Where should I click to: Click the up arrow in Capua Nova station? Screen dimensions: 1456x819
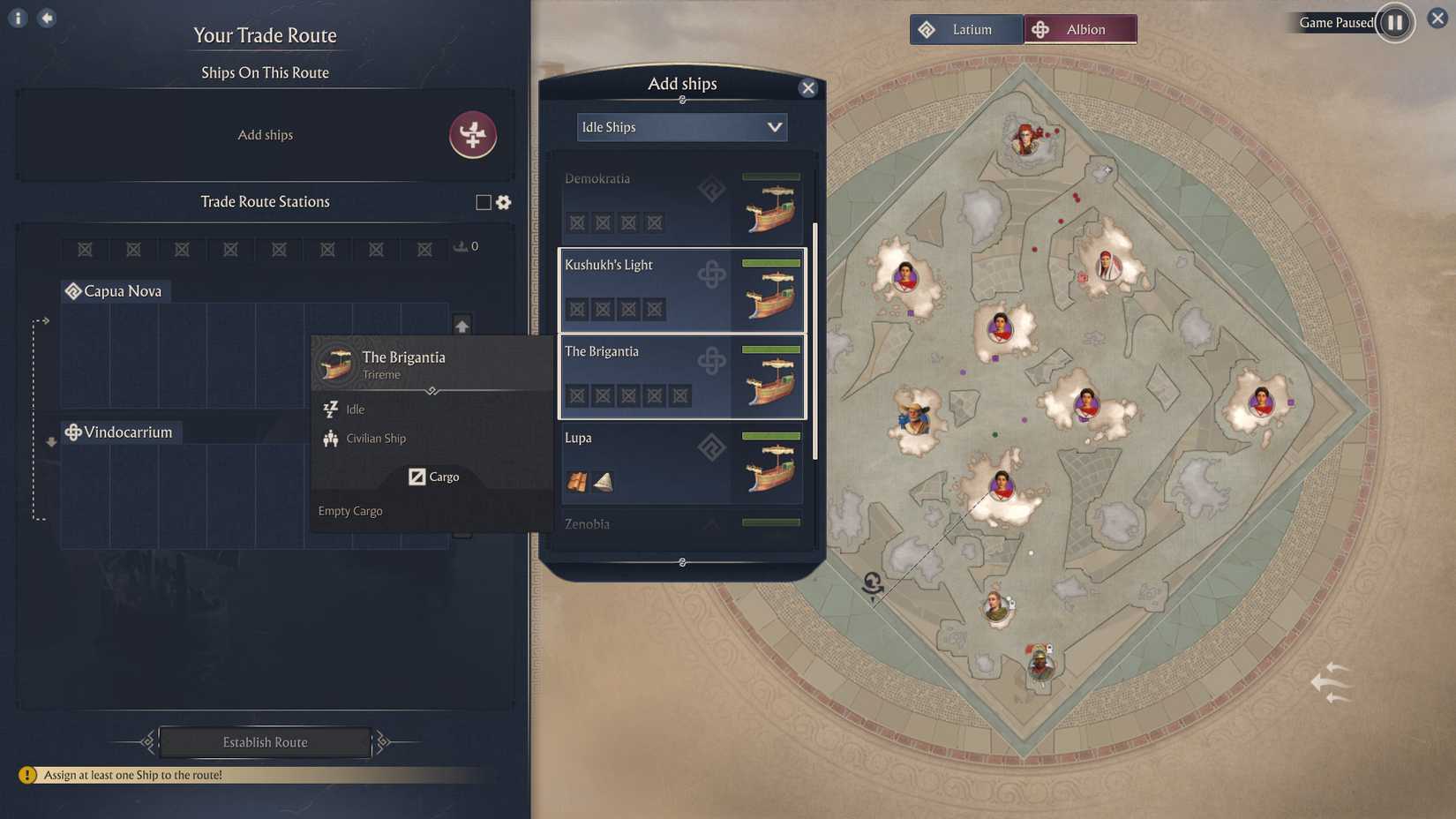(x=462, y=325)
